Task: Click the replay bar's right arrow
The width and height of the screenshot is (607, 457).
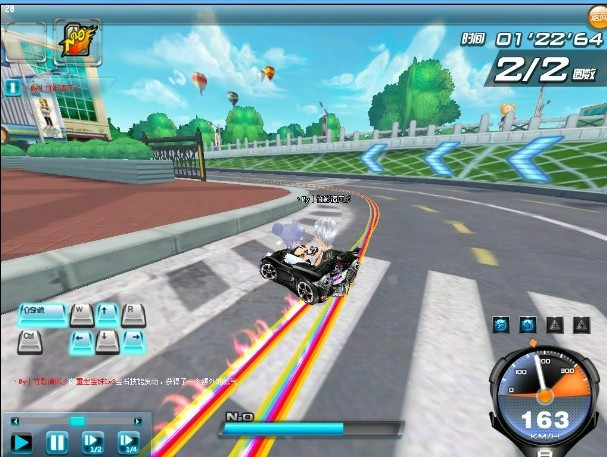Action: coord(140,421)
